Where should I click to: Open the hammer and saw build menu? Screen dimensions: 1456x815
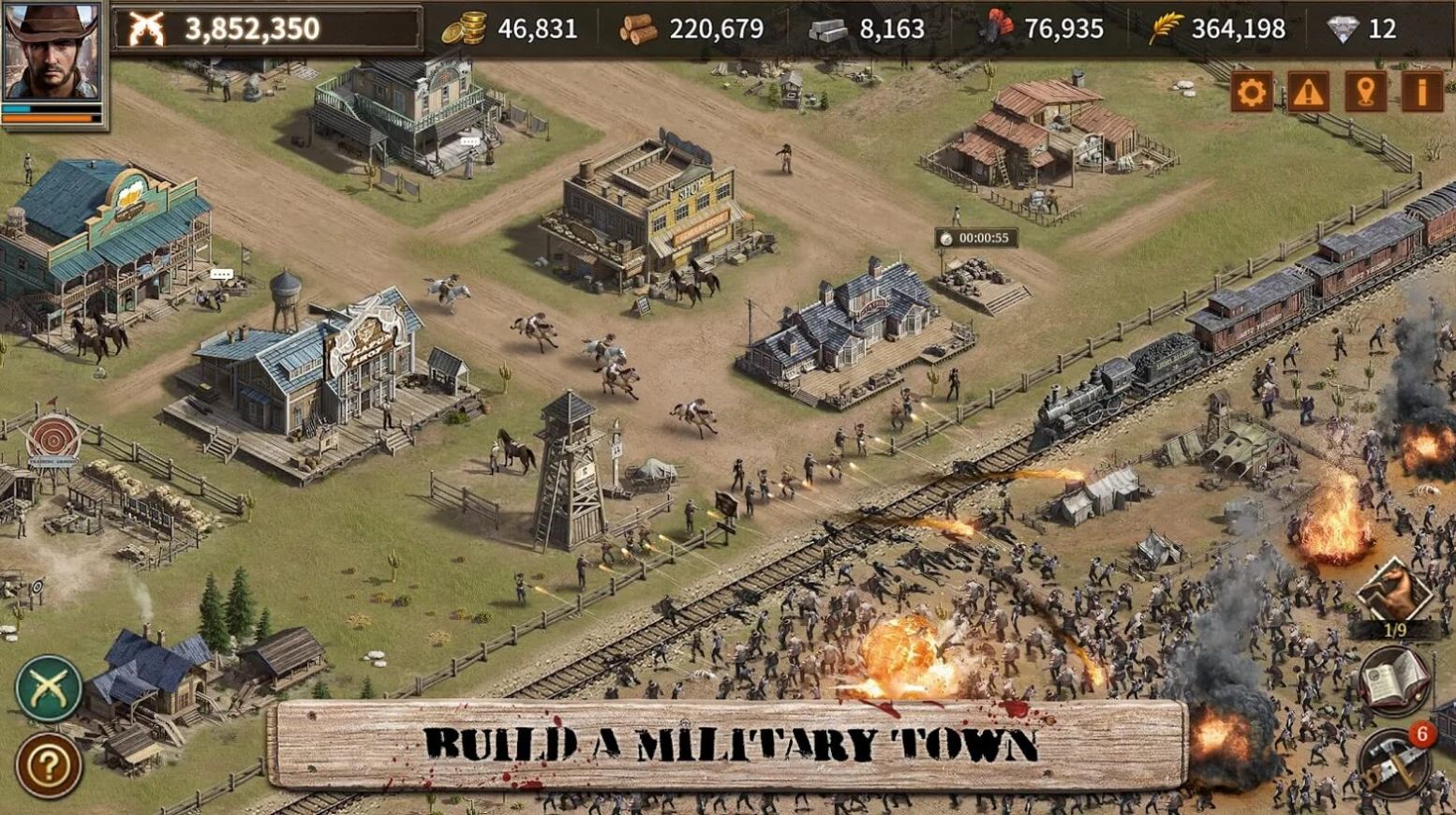[1394, 761]
